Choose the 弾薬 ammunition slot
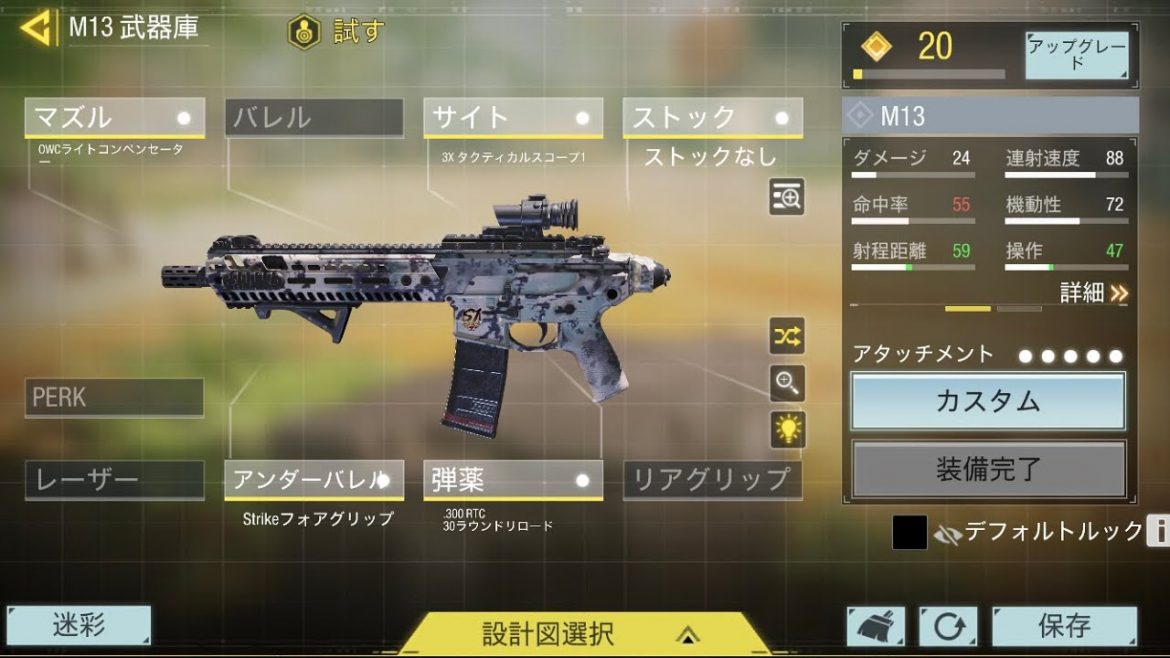This screenshot has width=1170, height=658. pos(513,480)
